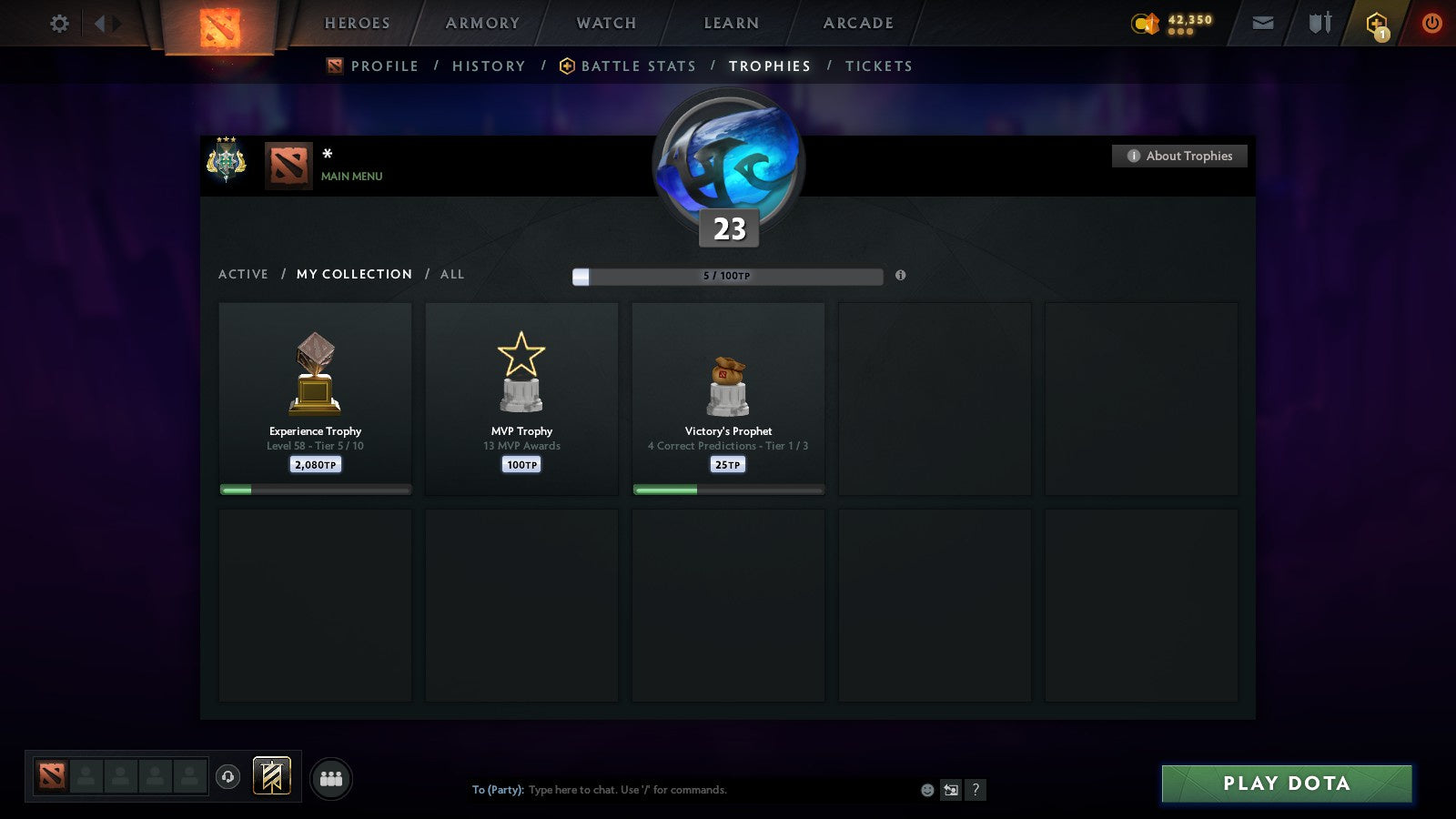The image size is (1456, 819).
Task: Click the PLAY DOTA button
Action: click(x=1286, y=783)
